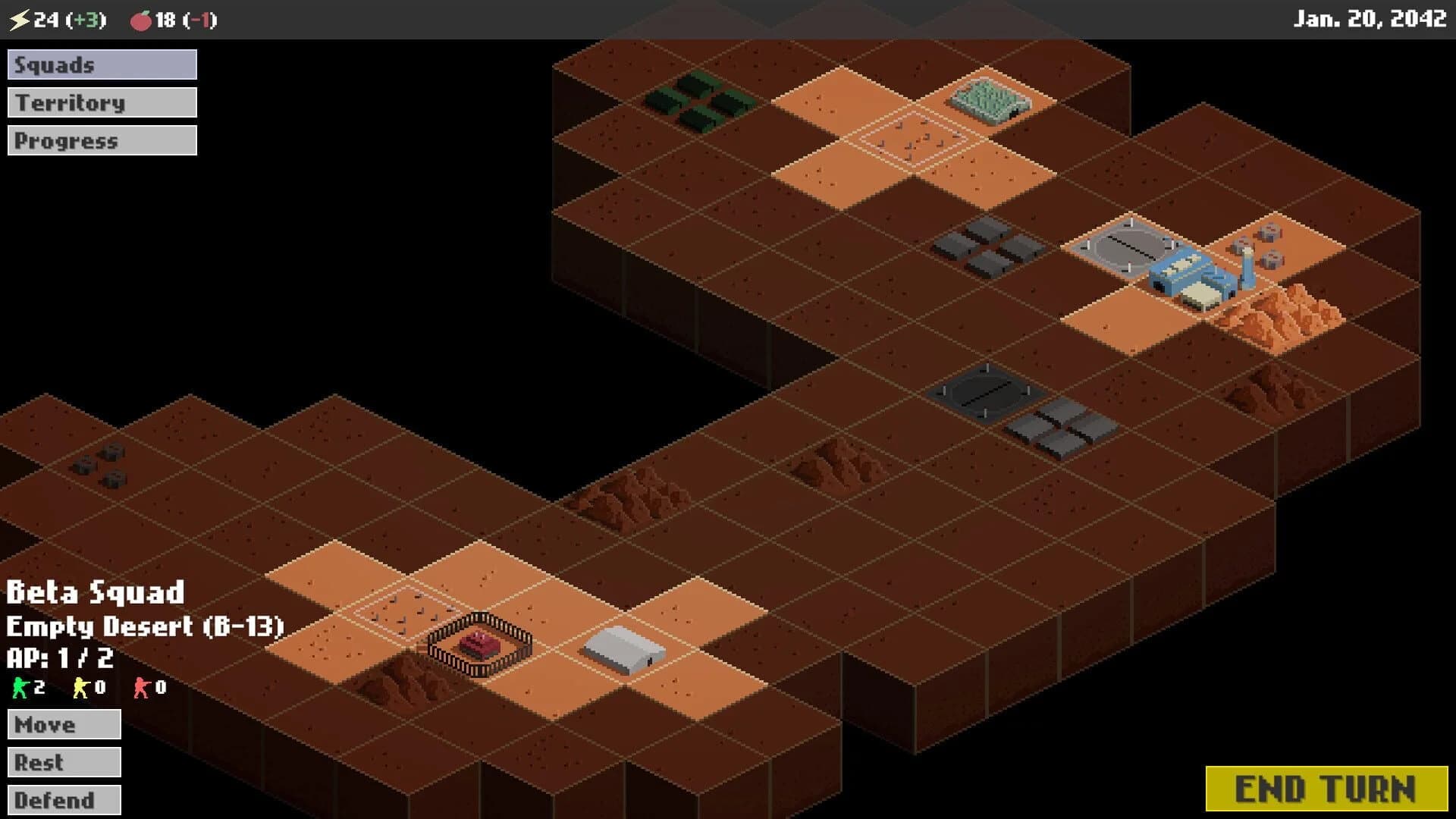Image resolution: width=1456 pixels, height=819 pixels.
Task: Click Beta Squad's fenced tank unit
Action: 479,644
